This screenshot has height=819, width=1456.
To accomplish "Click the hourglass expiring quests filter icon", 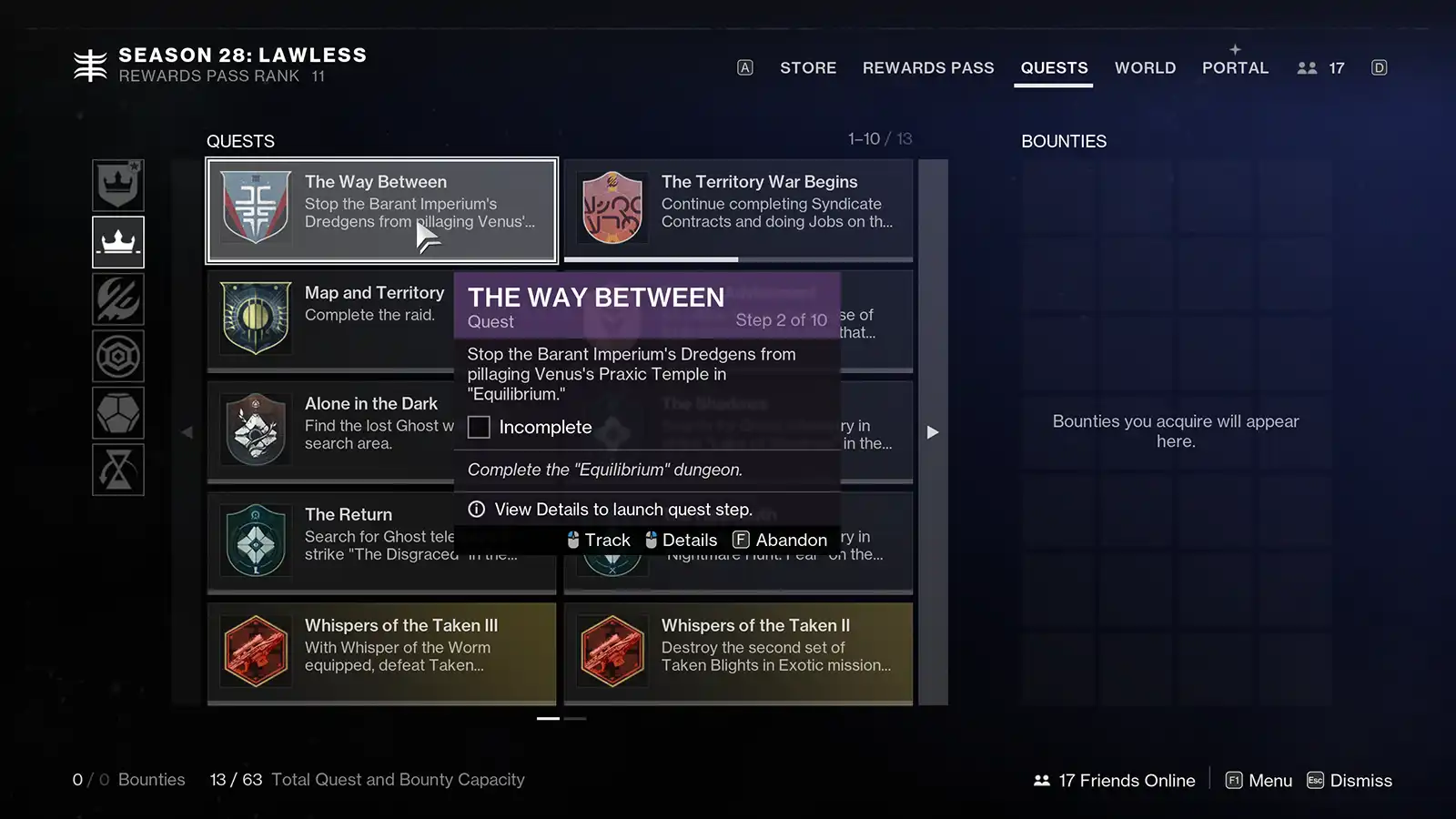I will pyautogui.click(x=118, y=470).
